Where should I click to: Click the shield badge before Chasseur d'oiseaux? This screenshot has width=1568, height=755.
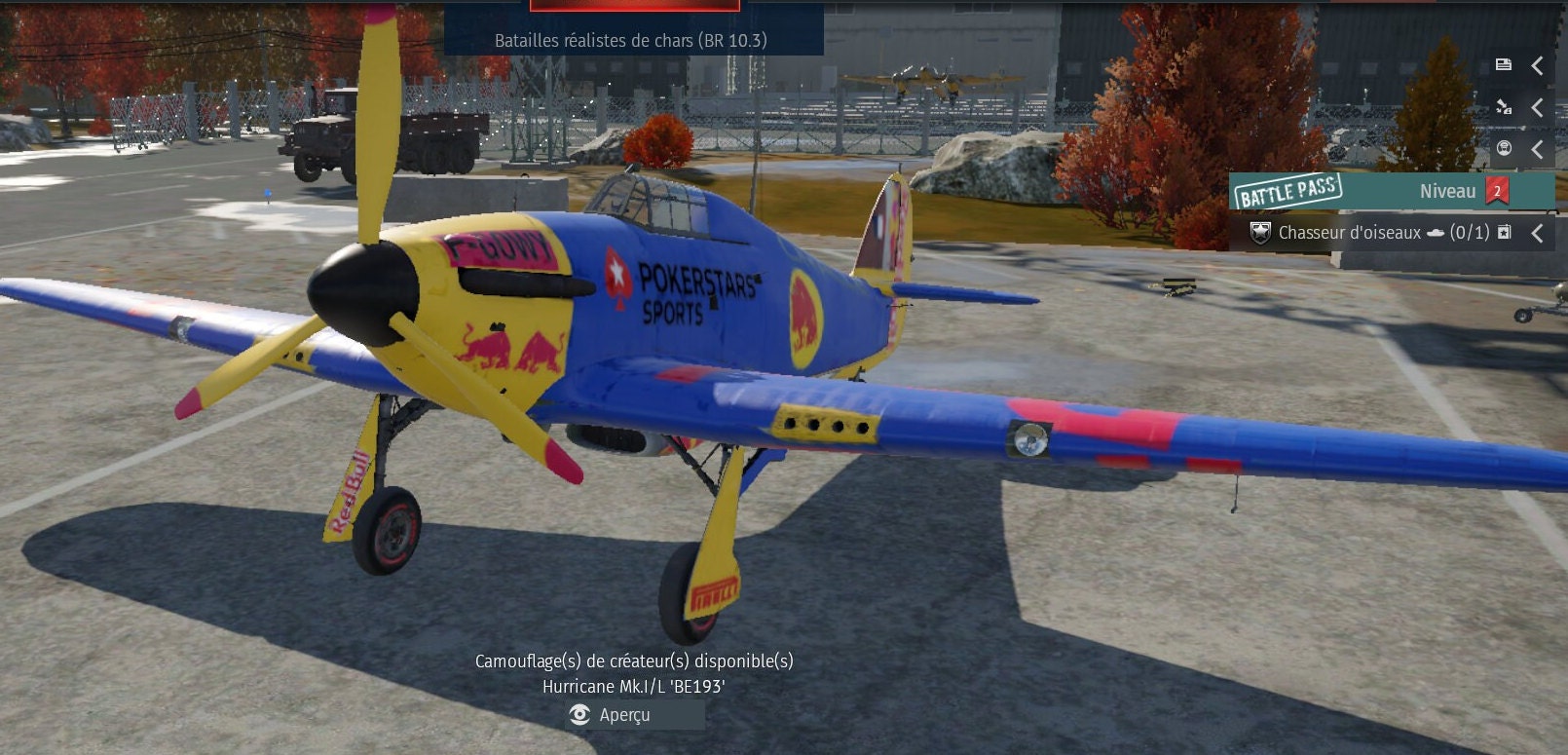(1261, 232)
